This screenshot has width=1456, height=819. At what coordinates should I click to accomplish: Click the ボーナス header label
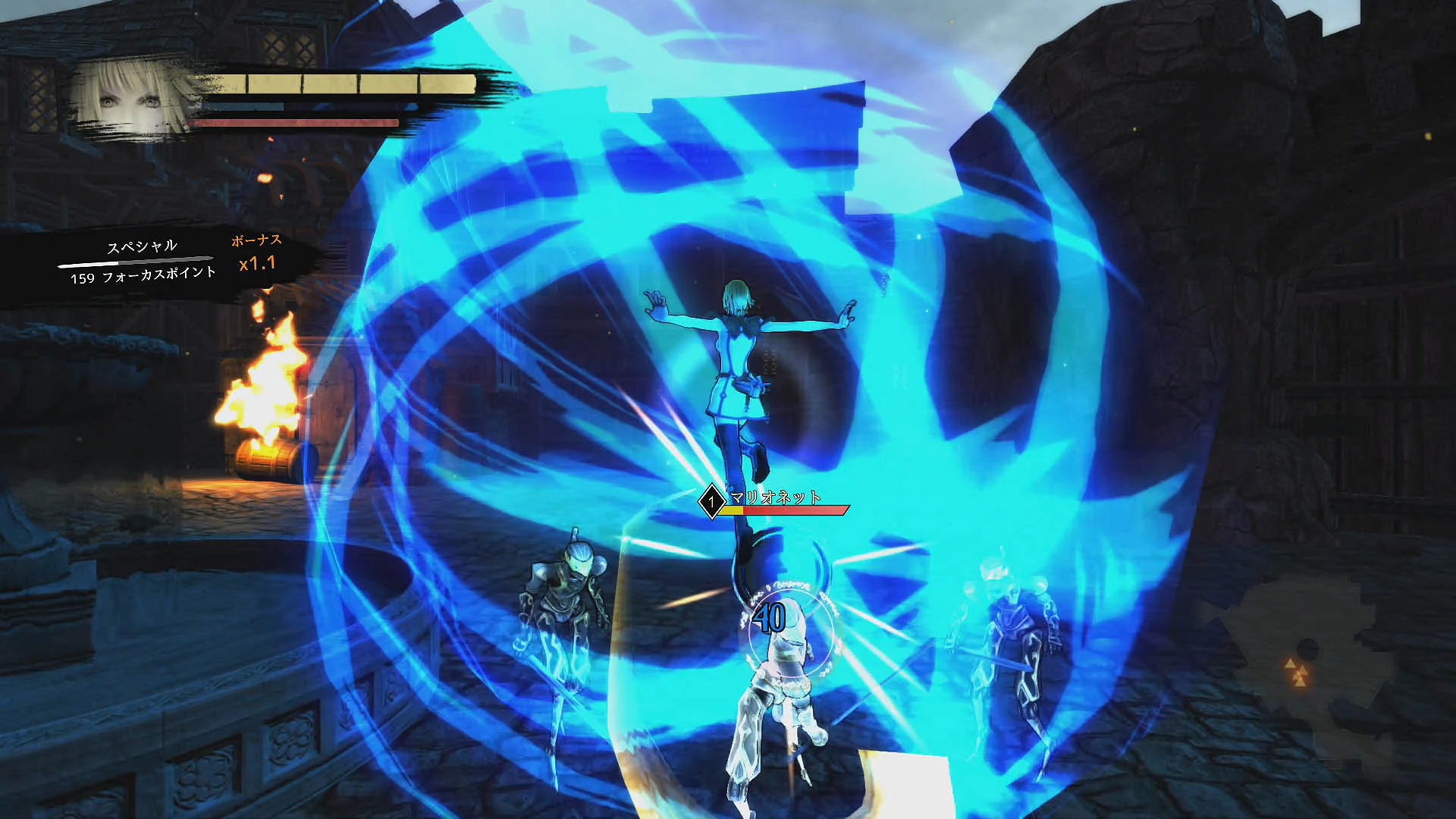pos(256,243)
